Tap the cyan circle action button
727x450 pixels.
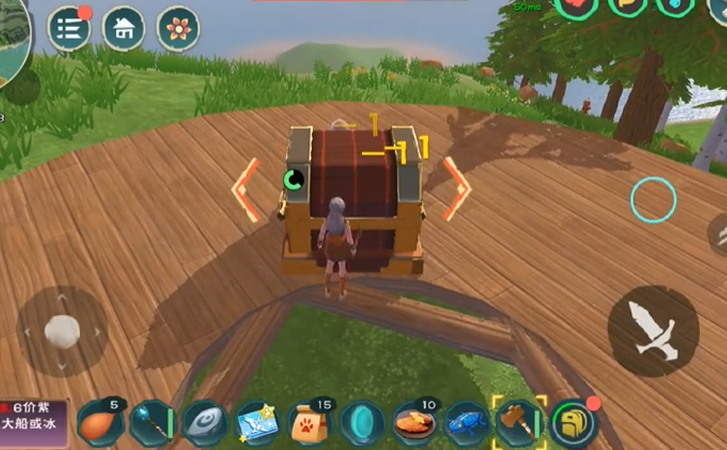[x=653, y=199]
